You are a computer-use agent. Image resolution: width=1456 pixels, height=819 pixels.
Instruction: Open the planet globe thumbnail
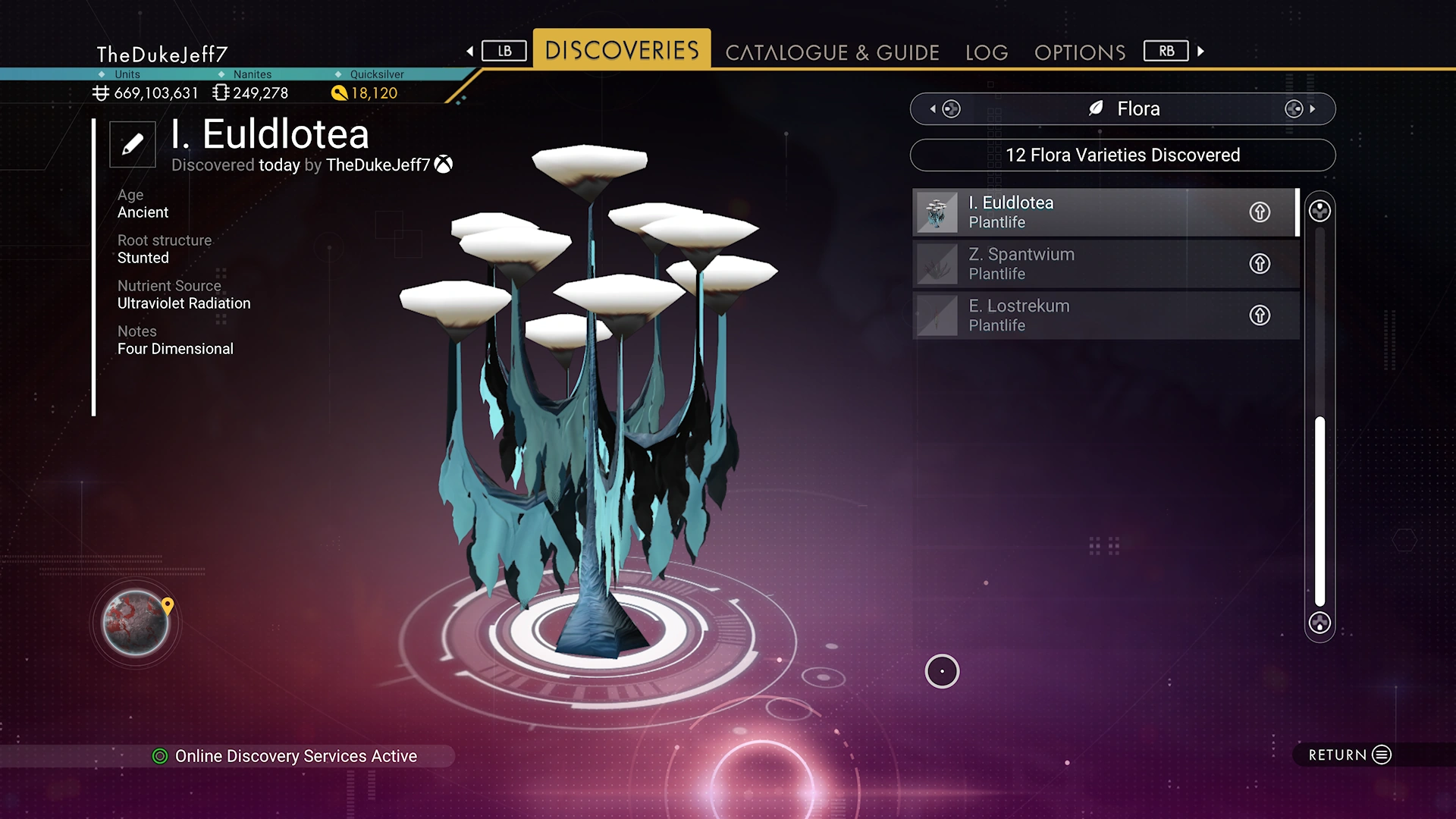(136, 623)
